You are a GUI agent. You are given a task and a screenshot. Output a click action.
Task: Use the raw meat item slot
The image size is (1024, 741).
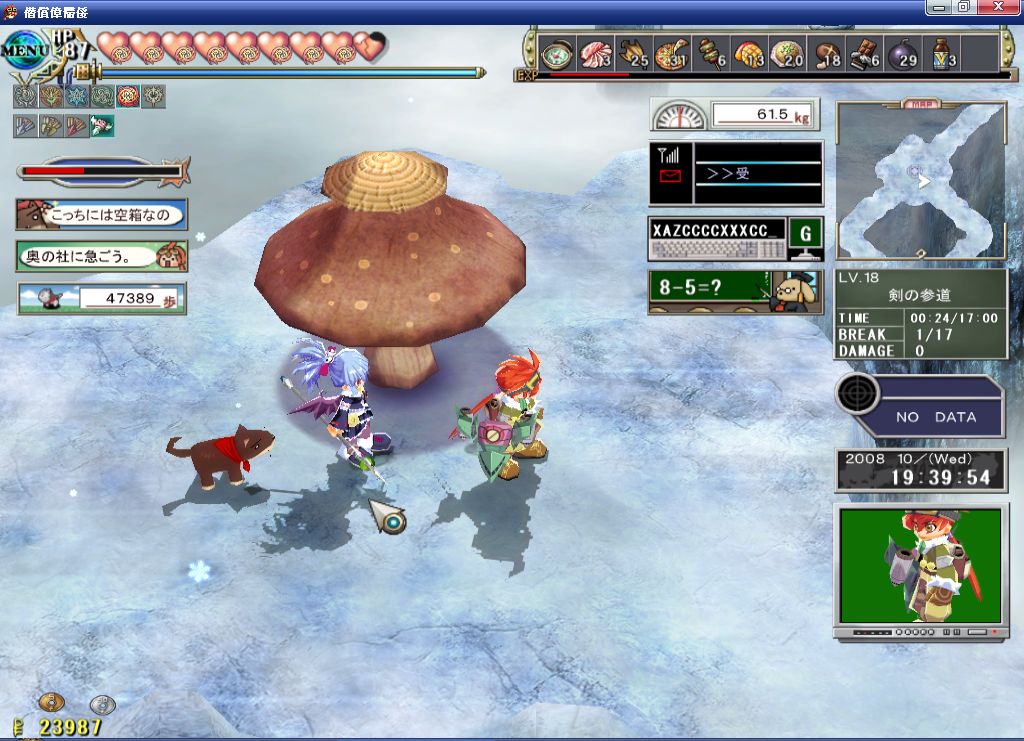(x=594, y=54)
